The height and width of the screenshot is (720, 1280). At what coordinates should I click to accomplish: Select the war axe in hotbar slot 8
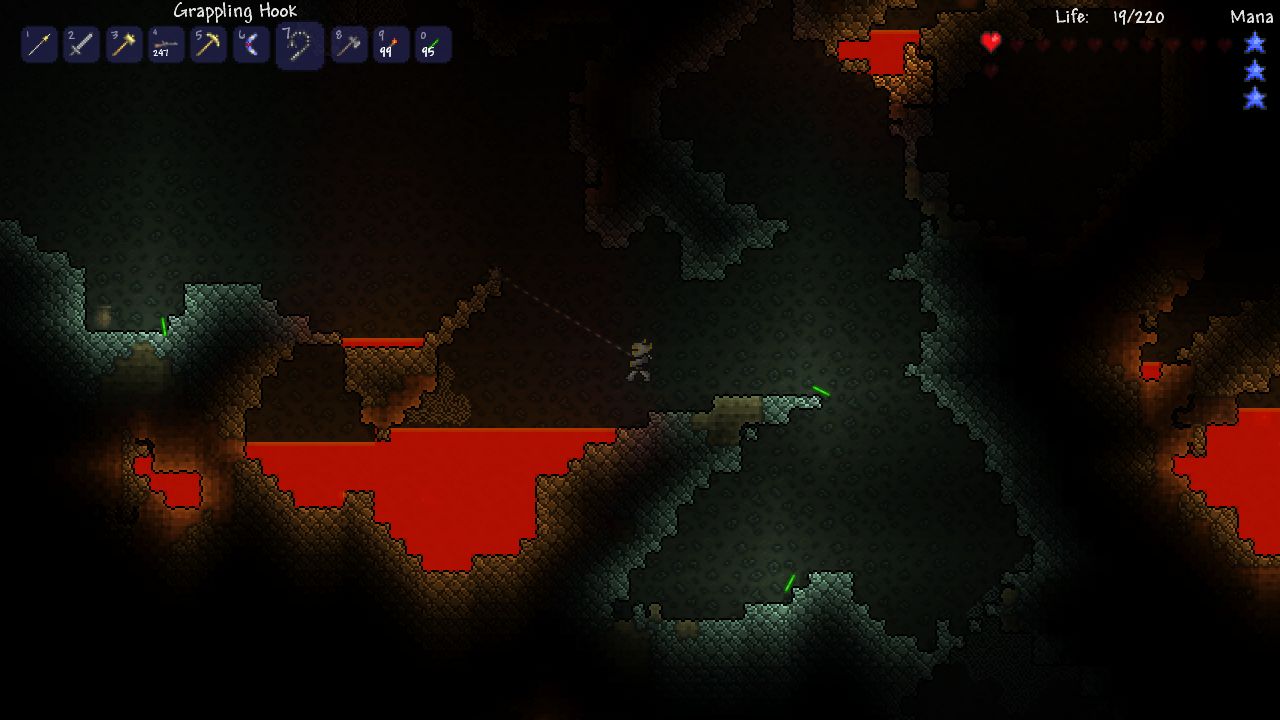pyautogui.click(x=348, y=44)
